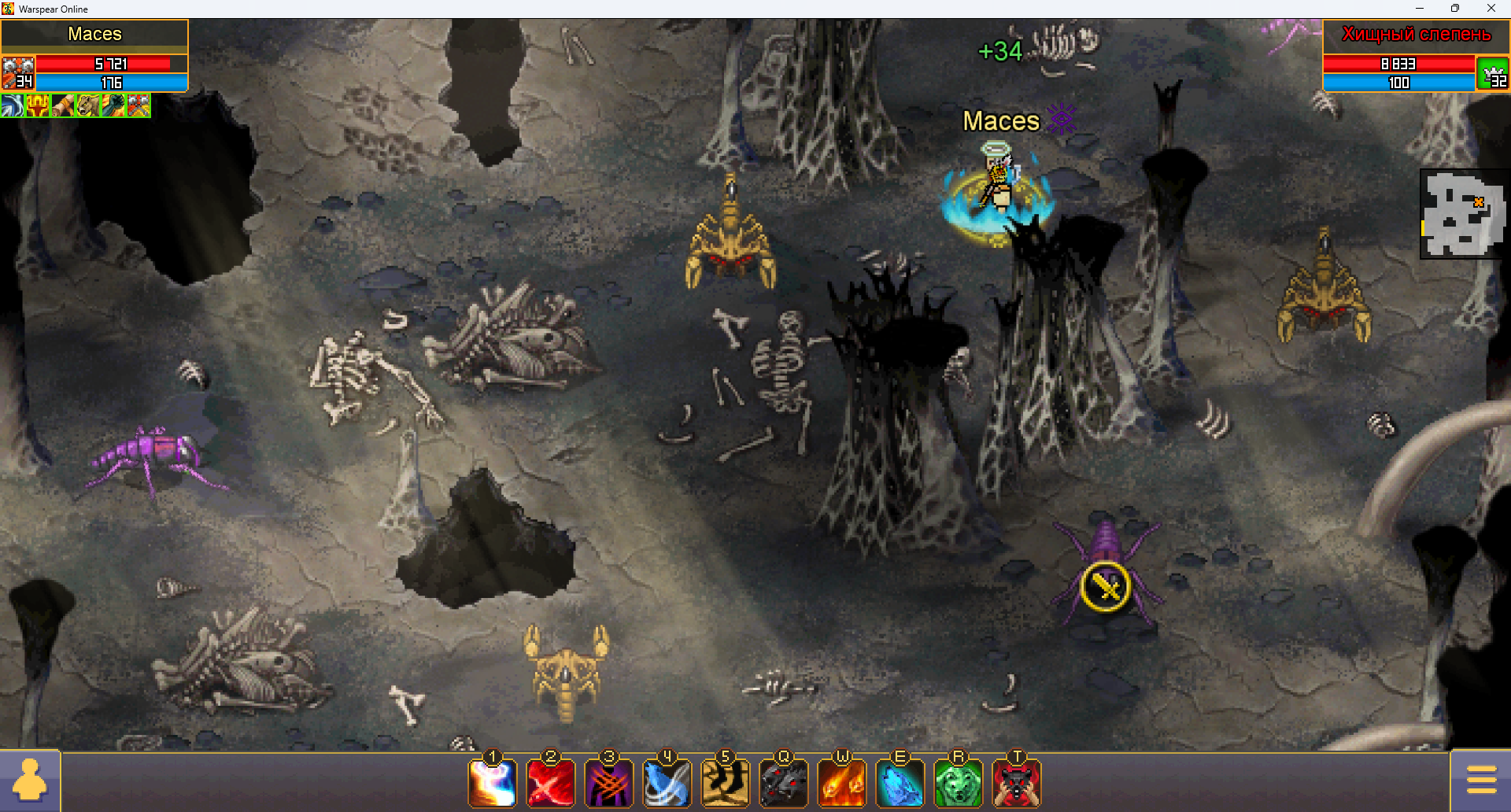Image resolution: width=1511 pixels, height=812 pixels.
Task: Use the grey red-eyed wolf pack skill
Action: pos(784,784)
